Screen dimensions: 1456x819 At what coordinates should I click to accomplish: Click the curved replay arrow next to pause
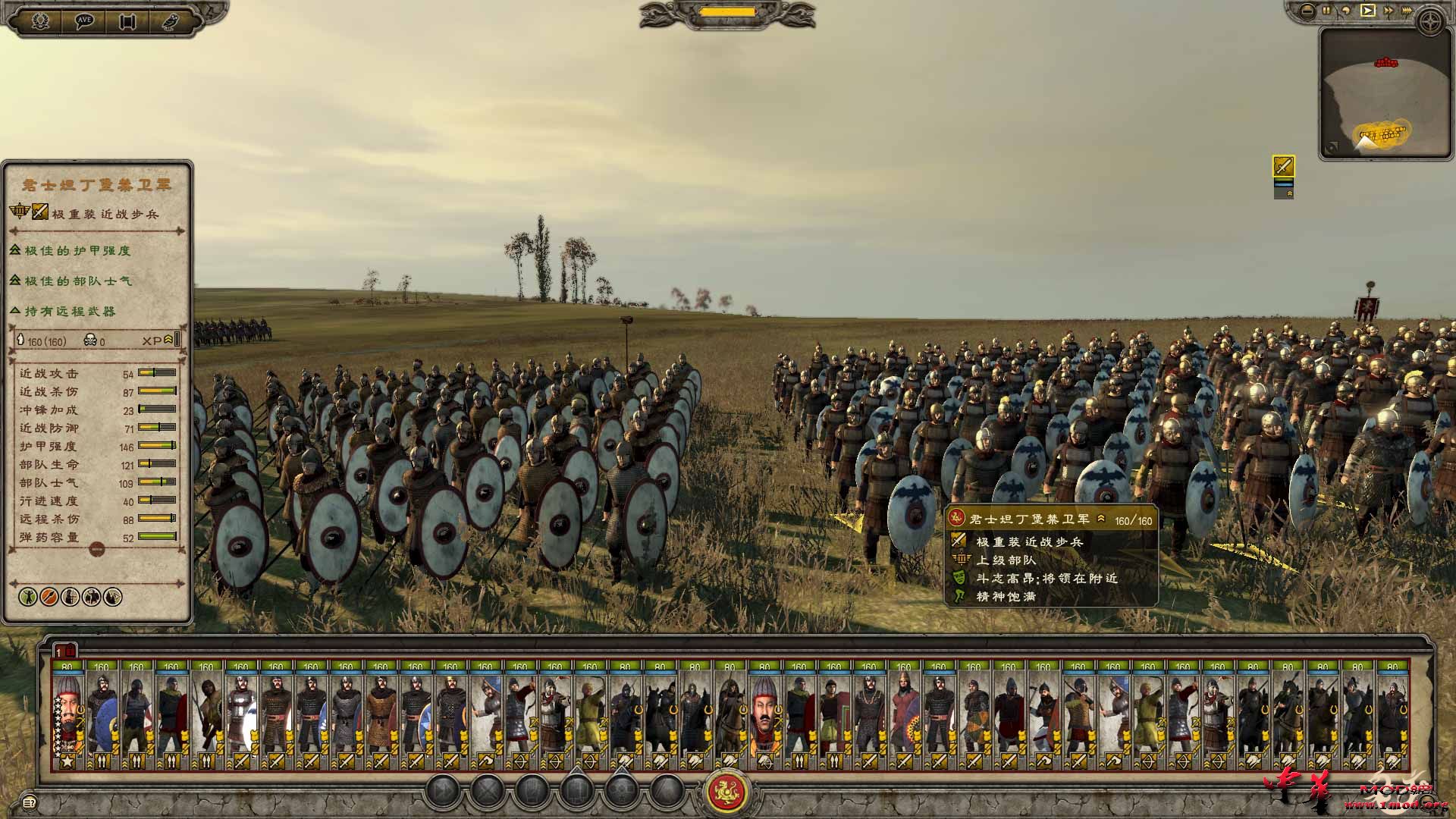pyautogui.click(x=1347, y=10)
